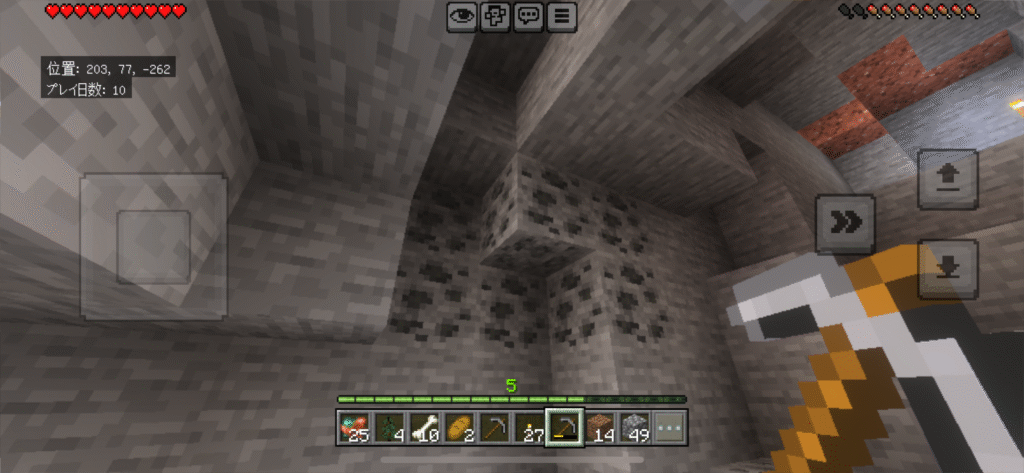The height and width of the screenshot is (473, 1024).
Task: Toggle the eye camera perspective button
Action: 461,16
